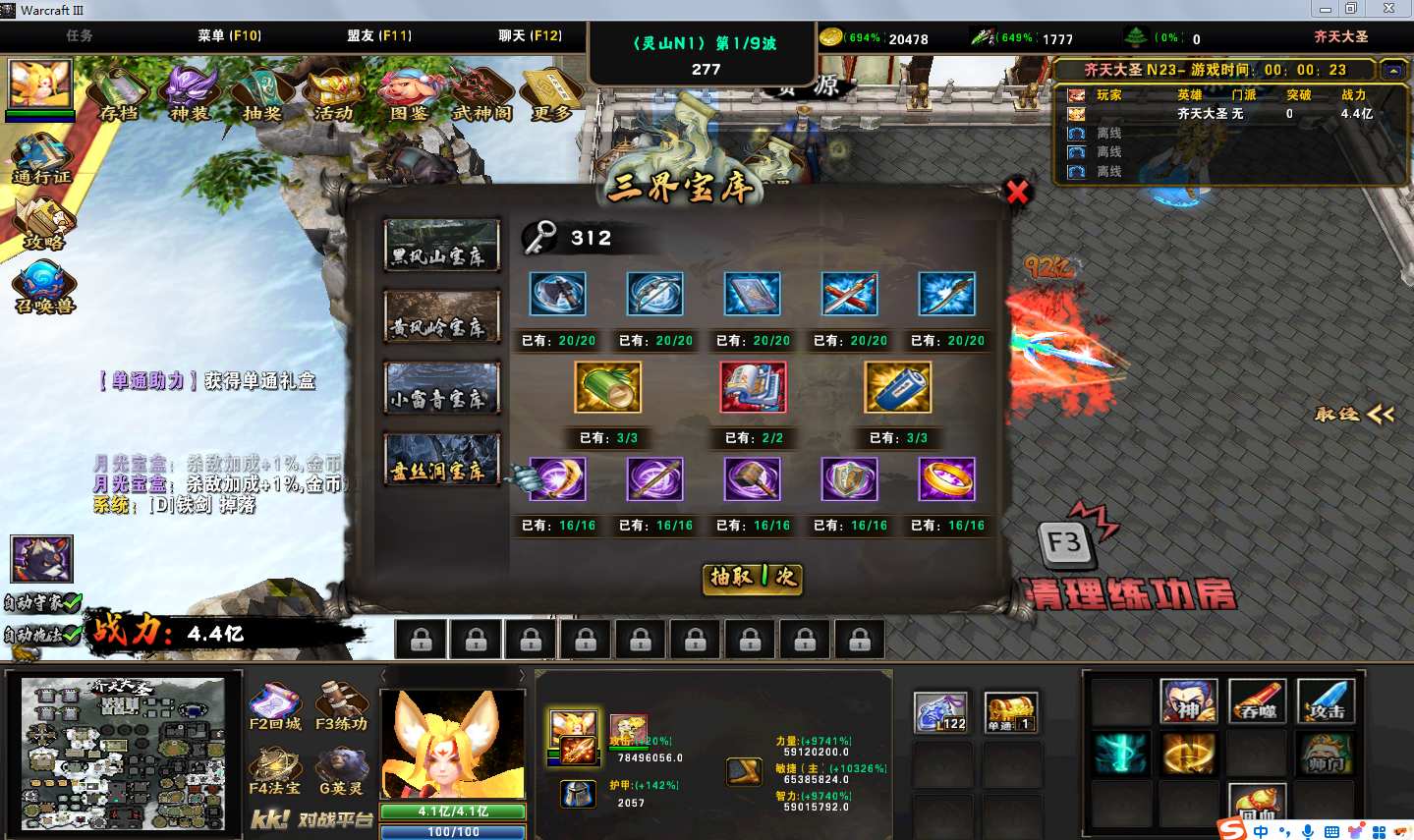Viewport: 1414px width, 840px height.
Task: Open the 神装 divine gear icon
Action: (x=190, y=93)
